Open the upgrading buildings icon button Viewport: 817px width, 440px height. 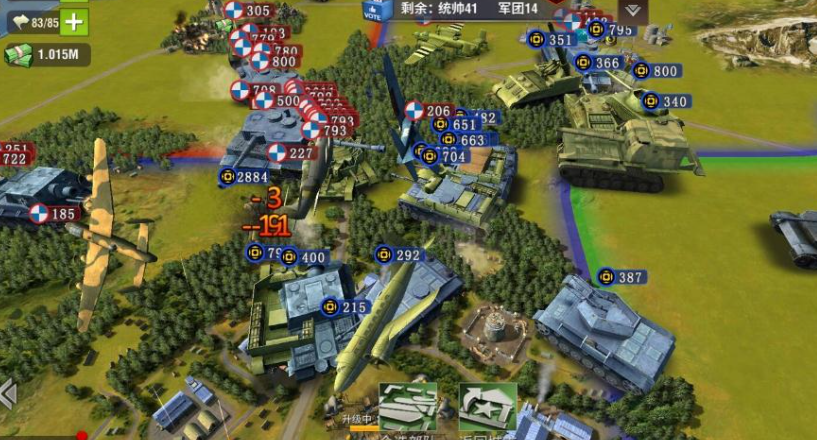point(408,406)
